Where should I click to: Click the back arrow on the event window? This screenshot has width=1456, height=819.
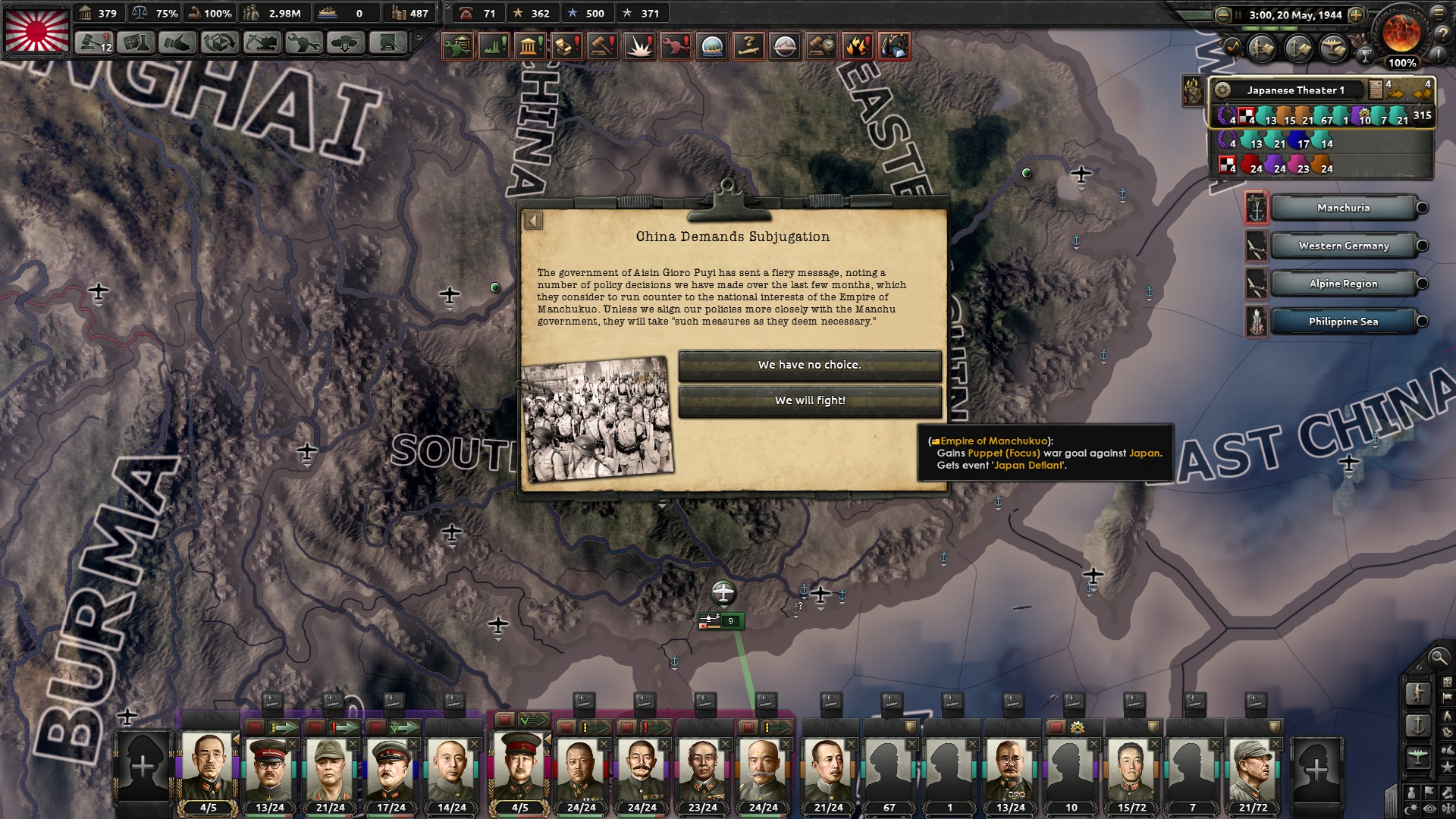pos(533,220)
